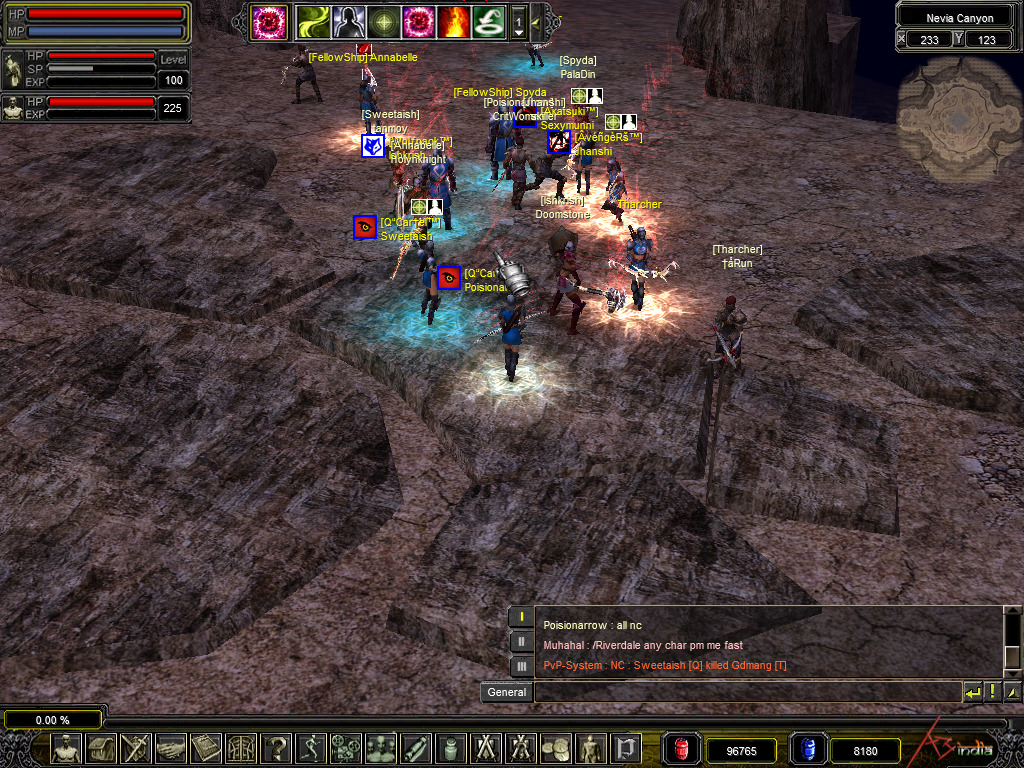Activate the green curved arrow ring skill
The width and height of the screenshot is (1024, 768).
tap(488, 20)
